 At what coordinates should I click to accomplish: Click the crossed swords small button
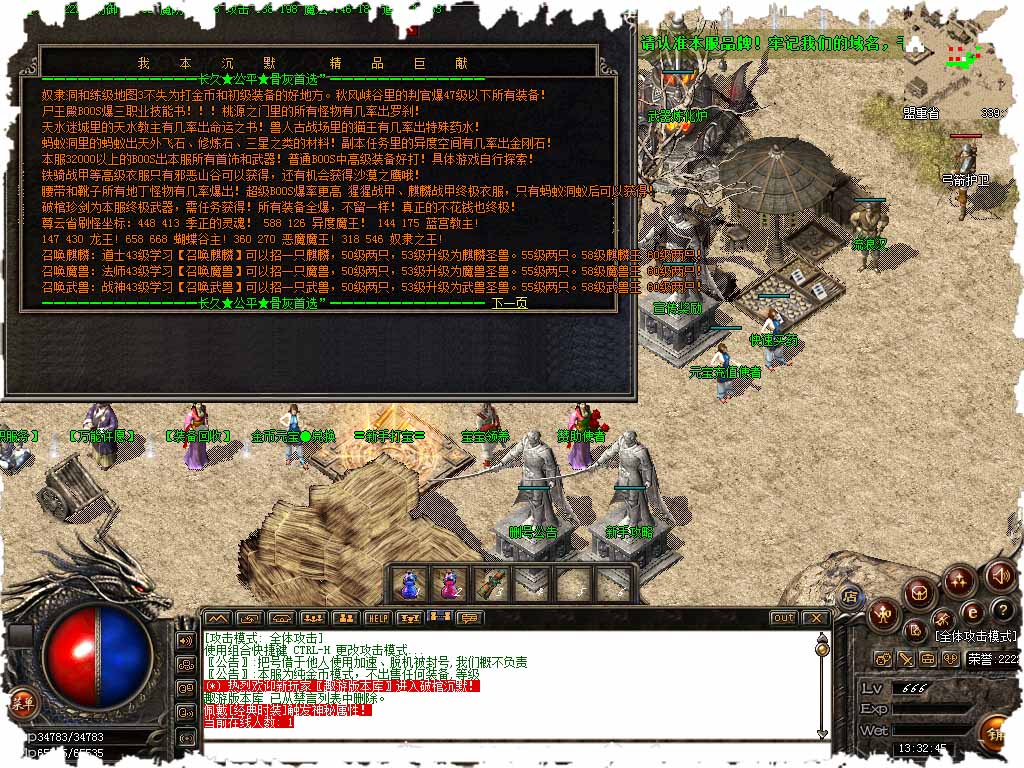pos(905,659)
